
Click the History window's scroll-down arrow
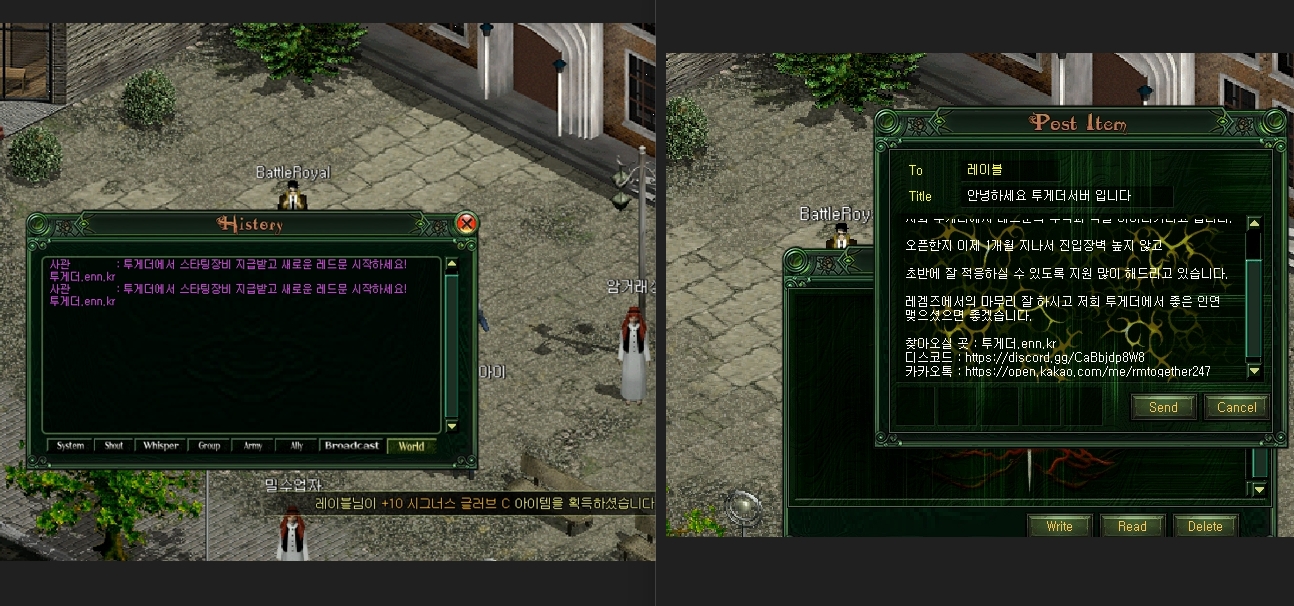pyautogui.click(x=452, y=426)
